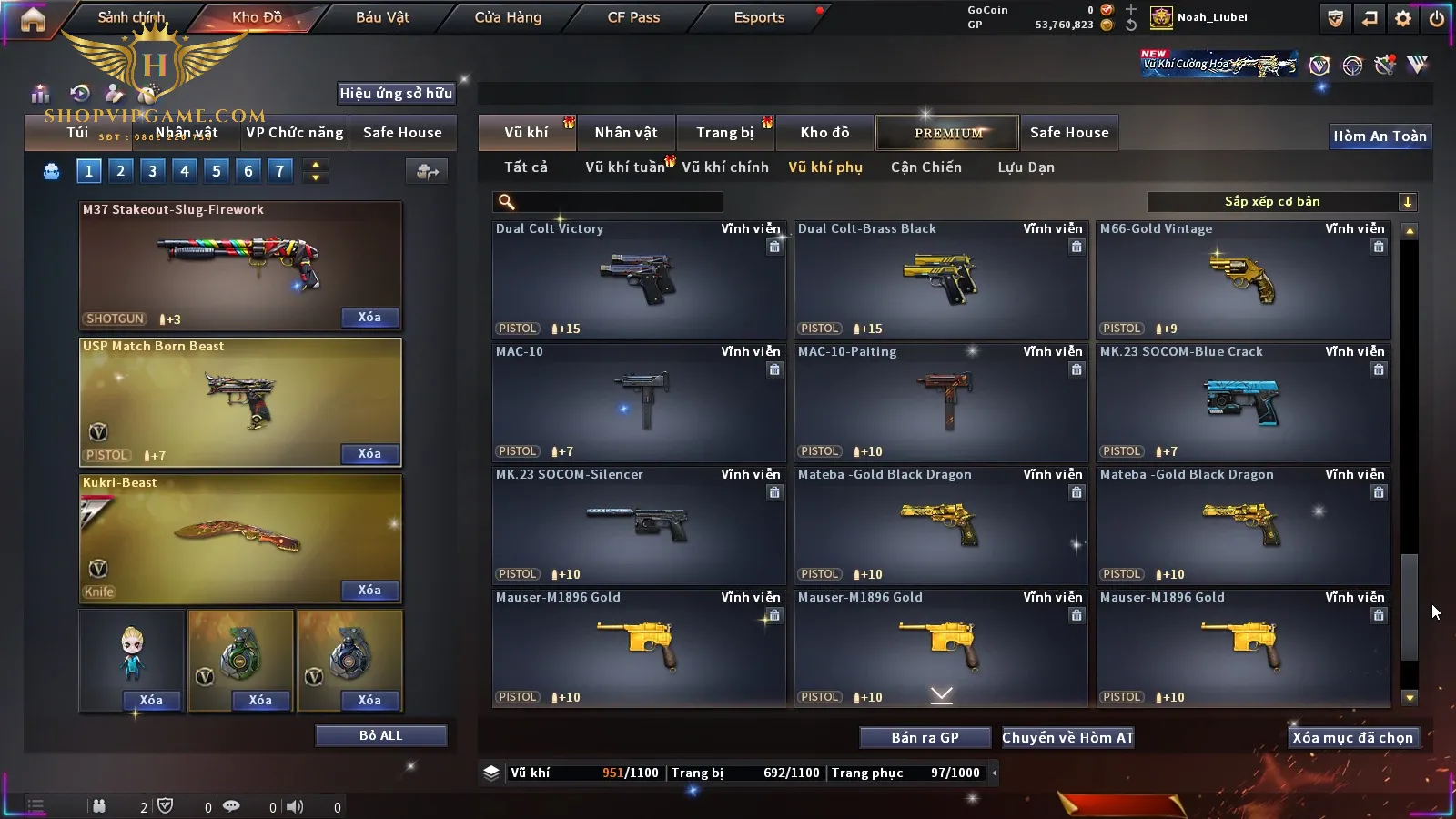Remove the M37 Stakeout-Slug-Firework with Xóa

coord(369,318)
